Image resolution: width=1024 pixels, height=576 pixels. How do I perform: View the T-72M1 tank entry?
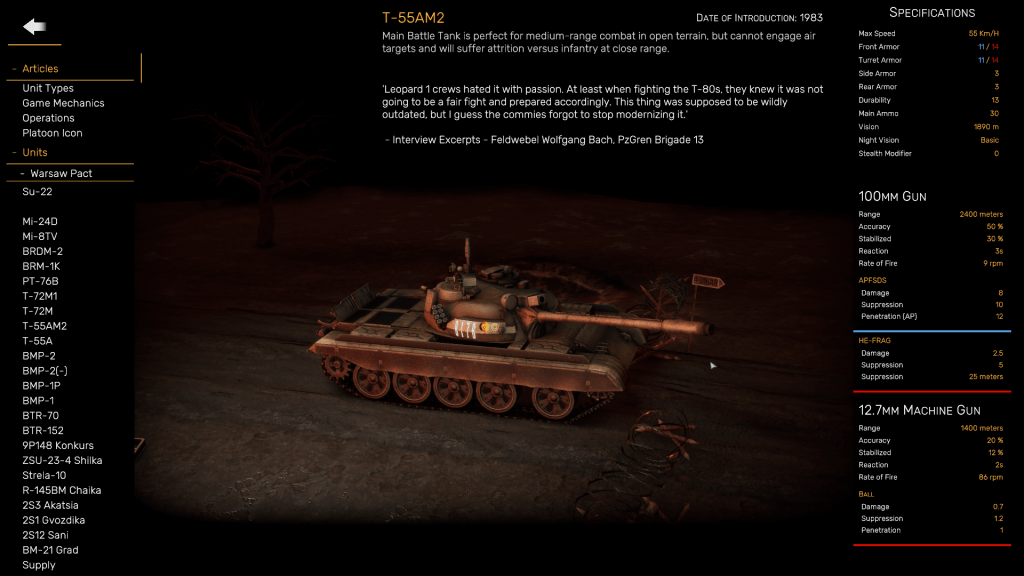pos(40,296)
